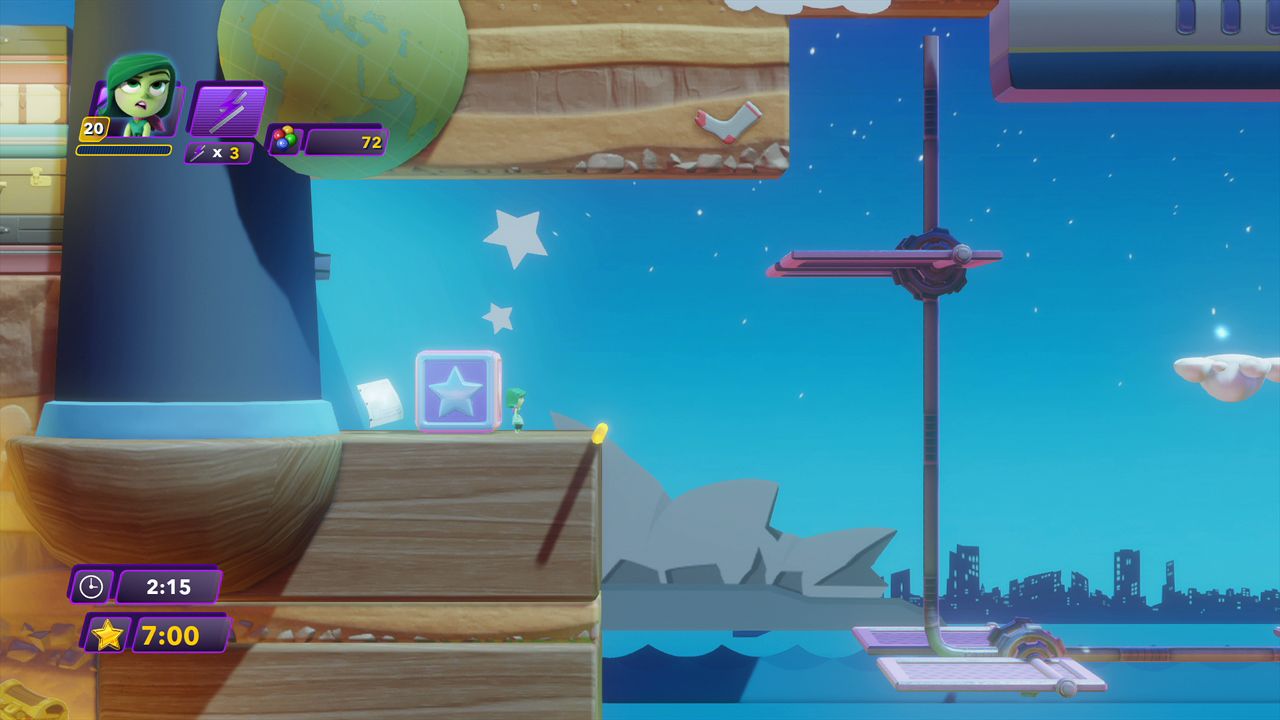Select the clock timer icon
This screenshot has height=720, width=1280.
click(91, 586)
